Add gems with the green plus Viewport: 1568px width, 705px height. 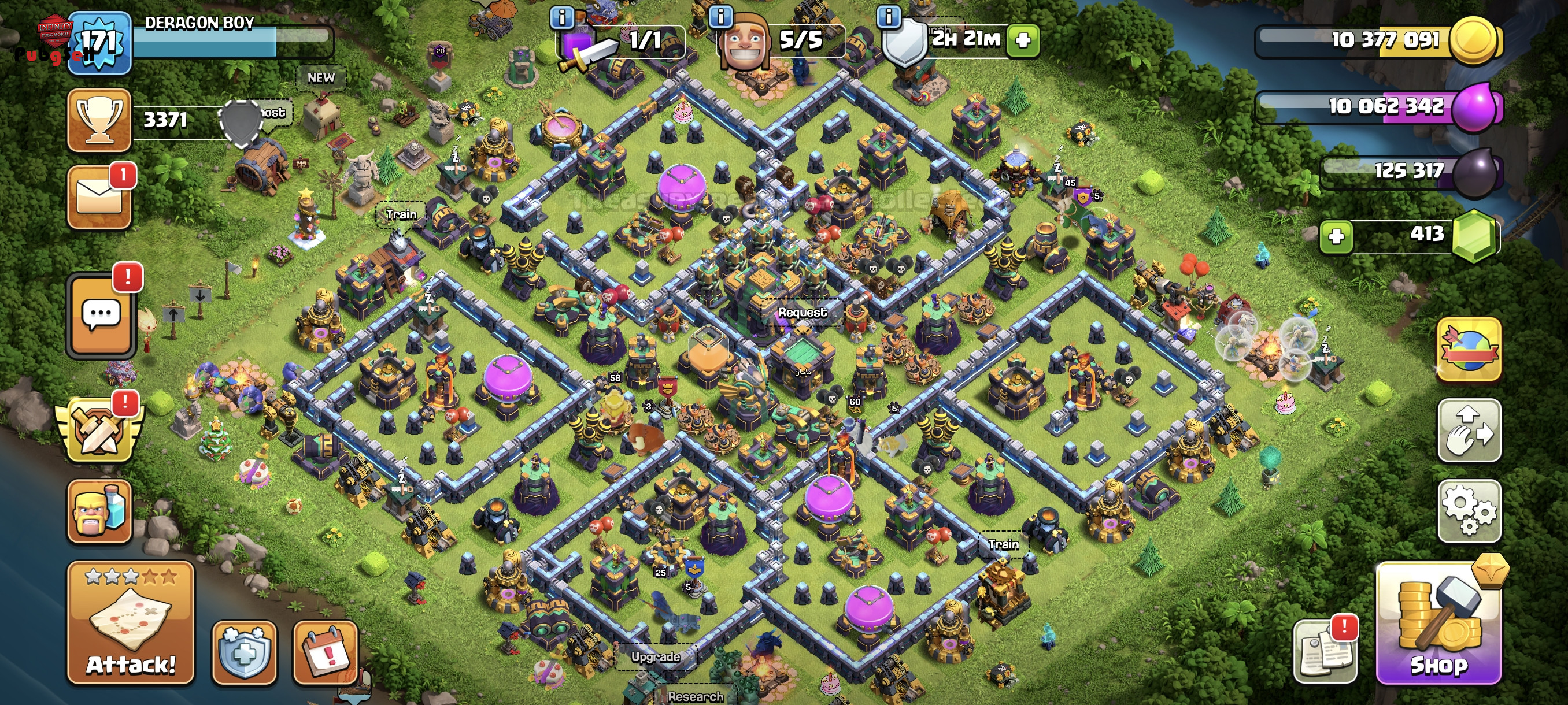point(1336,236)
